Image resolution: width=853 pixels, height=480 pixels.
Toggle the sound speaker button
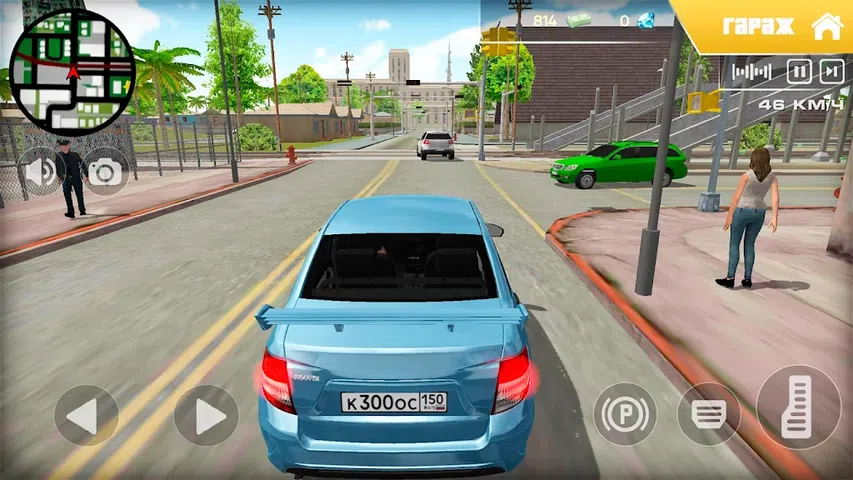pyautogui.click(x=40, y=171)
